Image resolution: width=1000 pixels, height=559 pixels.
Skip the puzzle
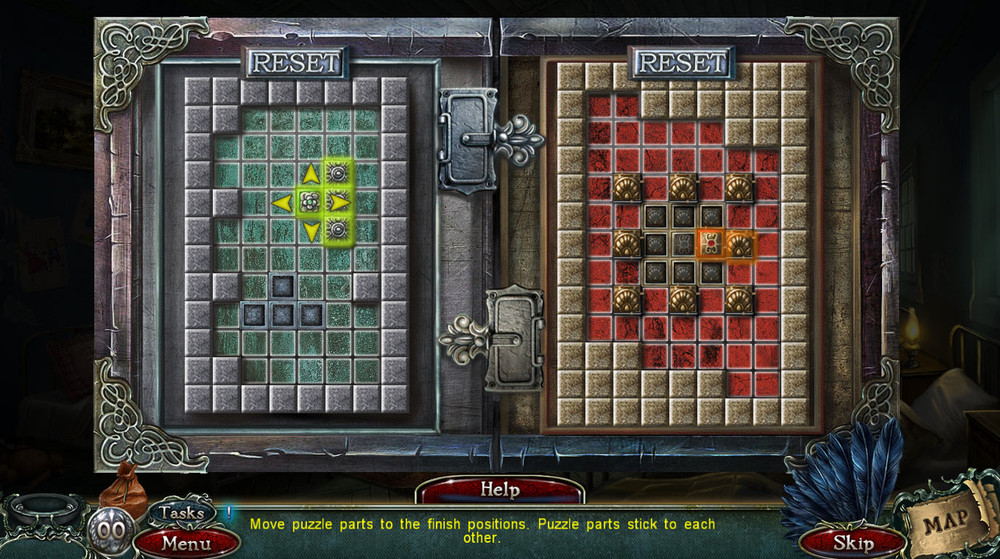(x=853, y=543)
